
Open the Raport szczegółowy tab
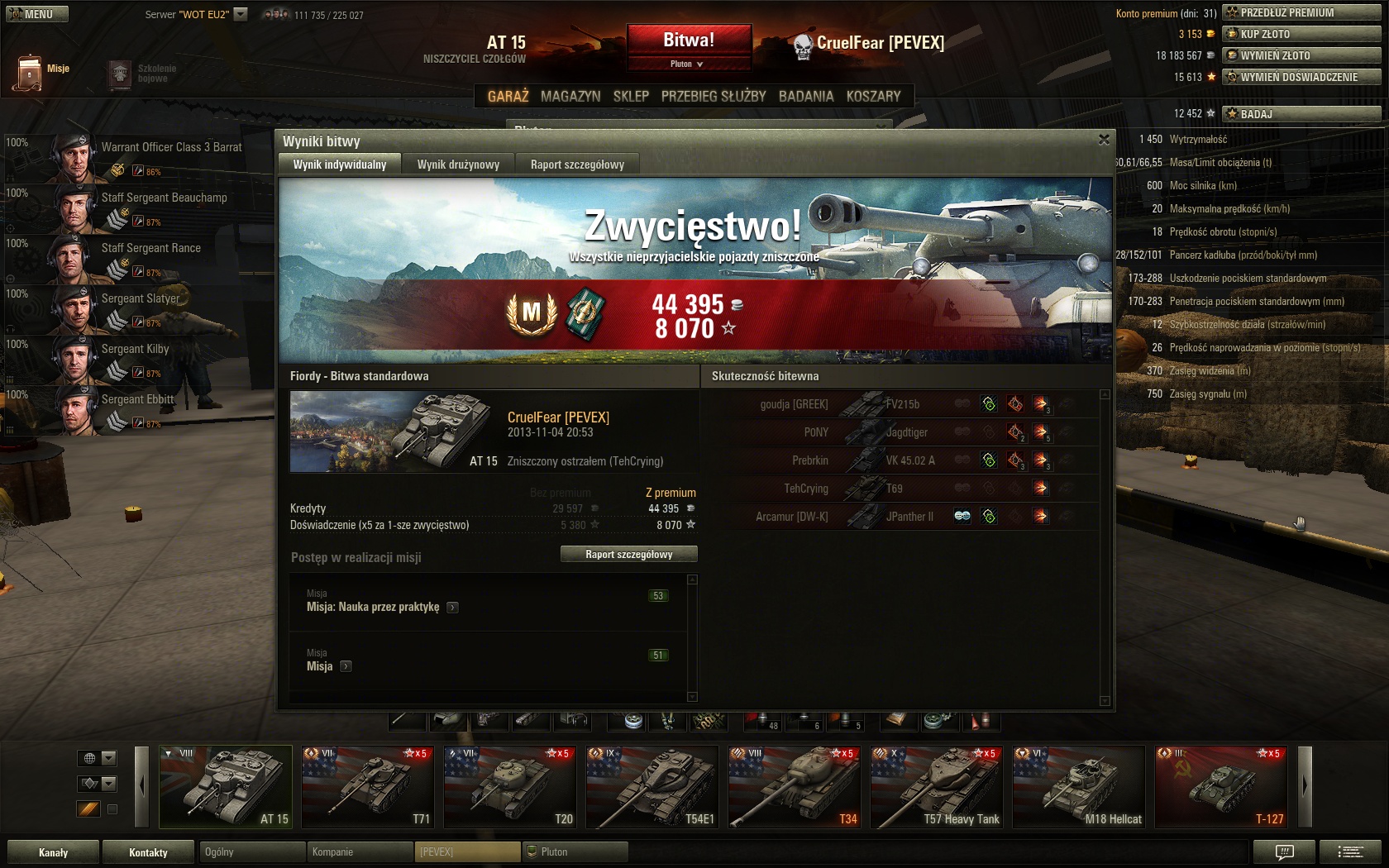577,165
